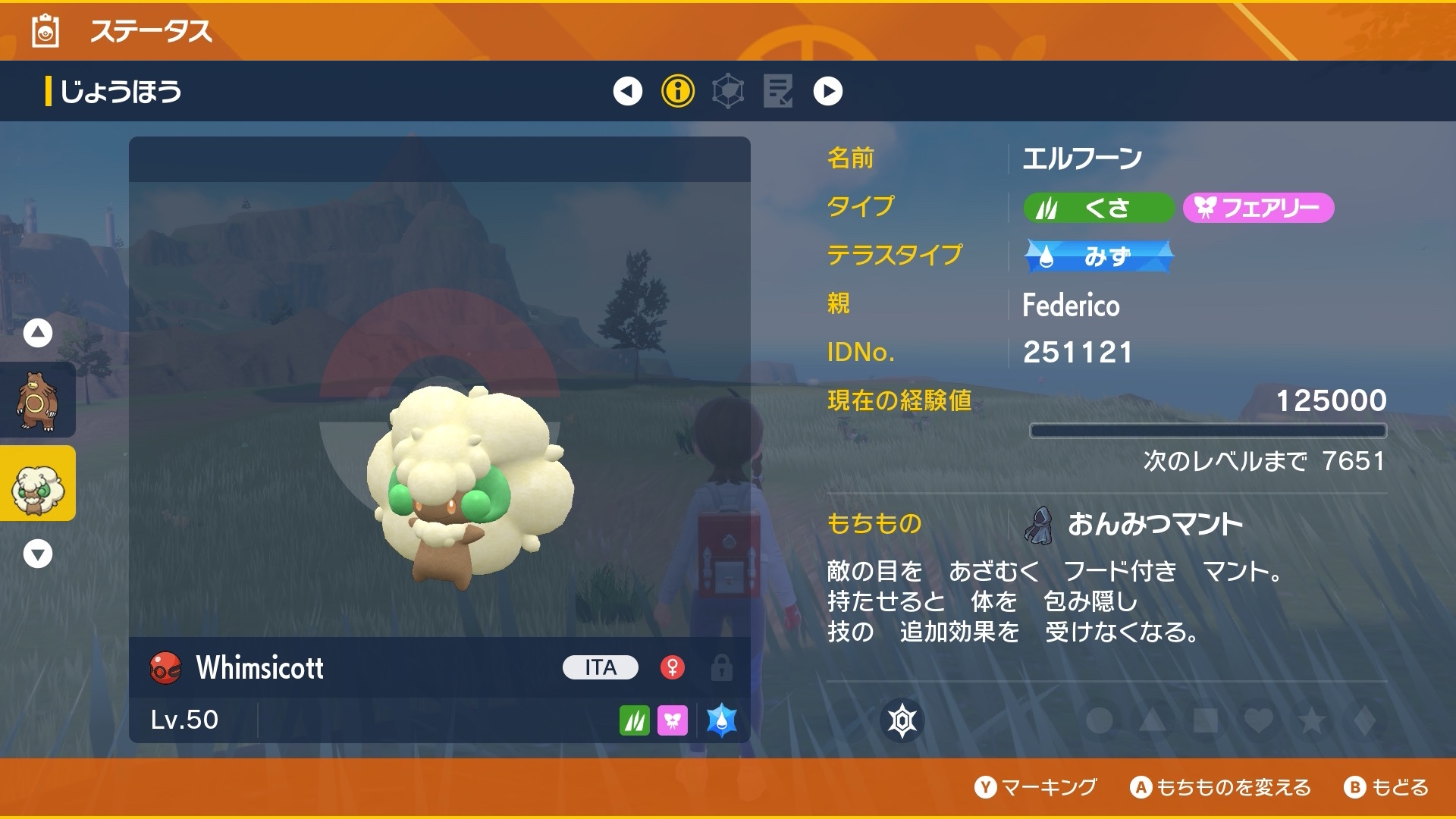Go to the previous status page arrow
1456x819 pixels.
point(627,91)
